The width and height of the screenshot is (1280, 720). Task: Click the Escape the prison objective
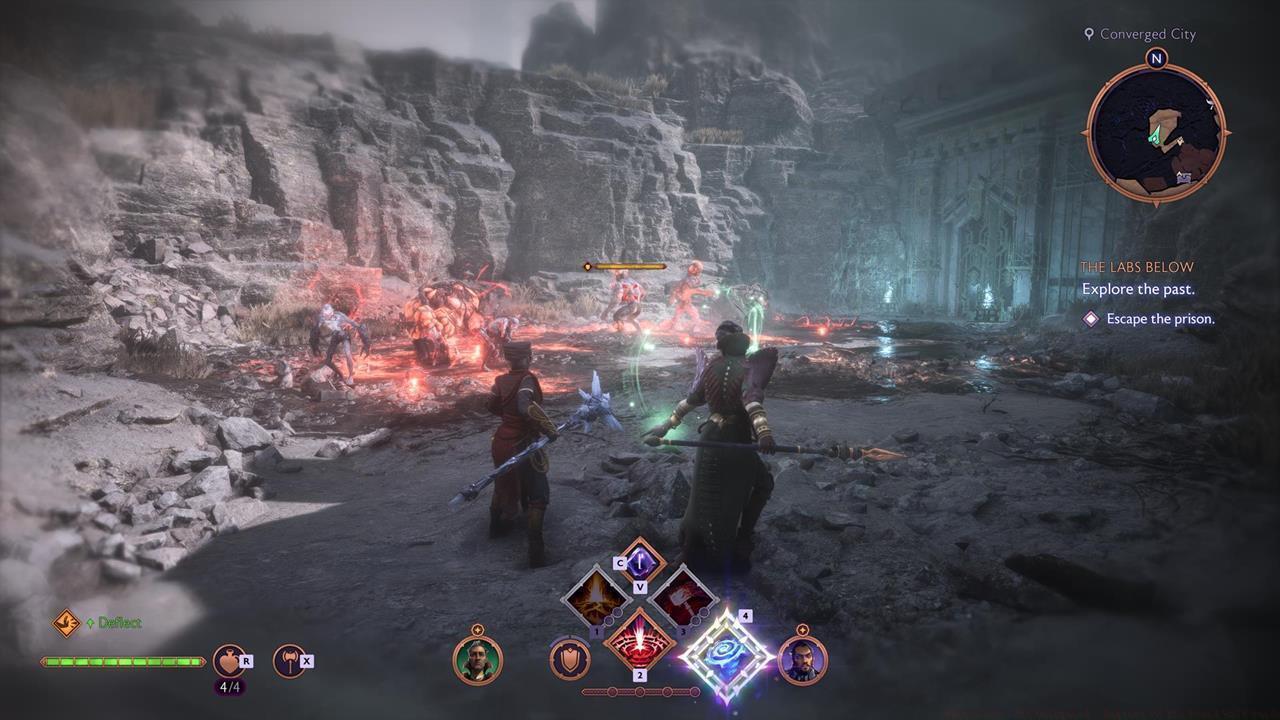point(1160,319)
